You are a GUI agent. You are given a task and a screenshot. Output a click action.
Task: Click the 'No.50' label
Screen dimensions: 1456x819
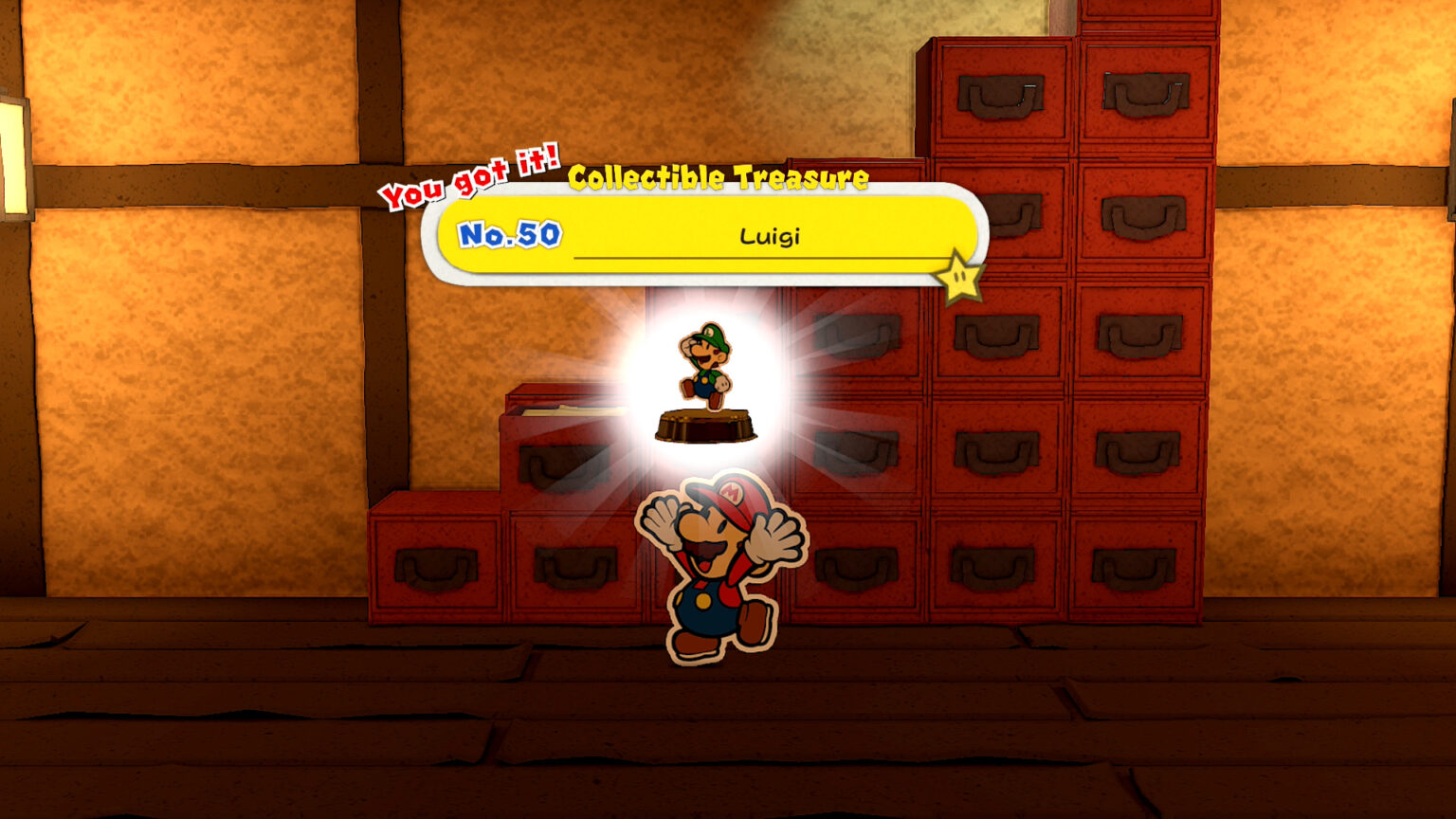(x=508, y=236)
